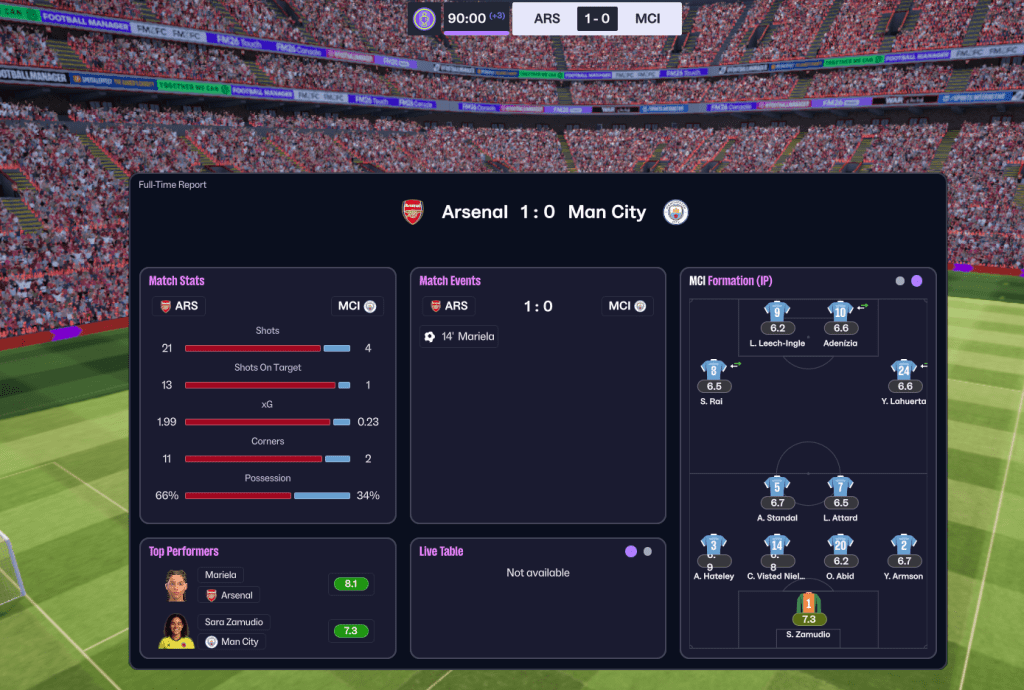1024x690 pixels.
Task: Select A. Standal's number 5 shirt
Action: (777, 487)
